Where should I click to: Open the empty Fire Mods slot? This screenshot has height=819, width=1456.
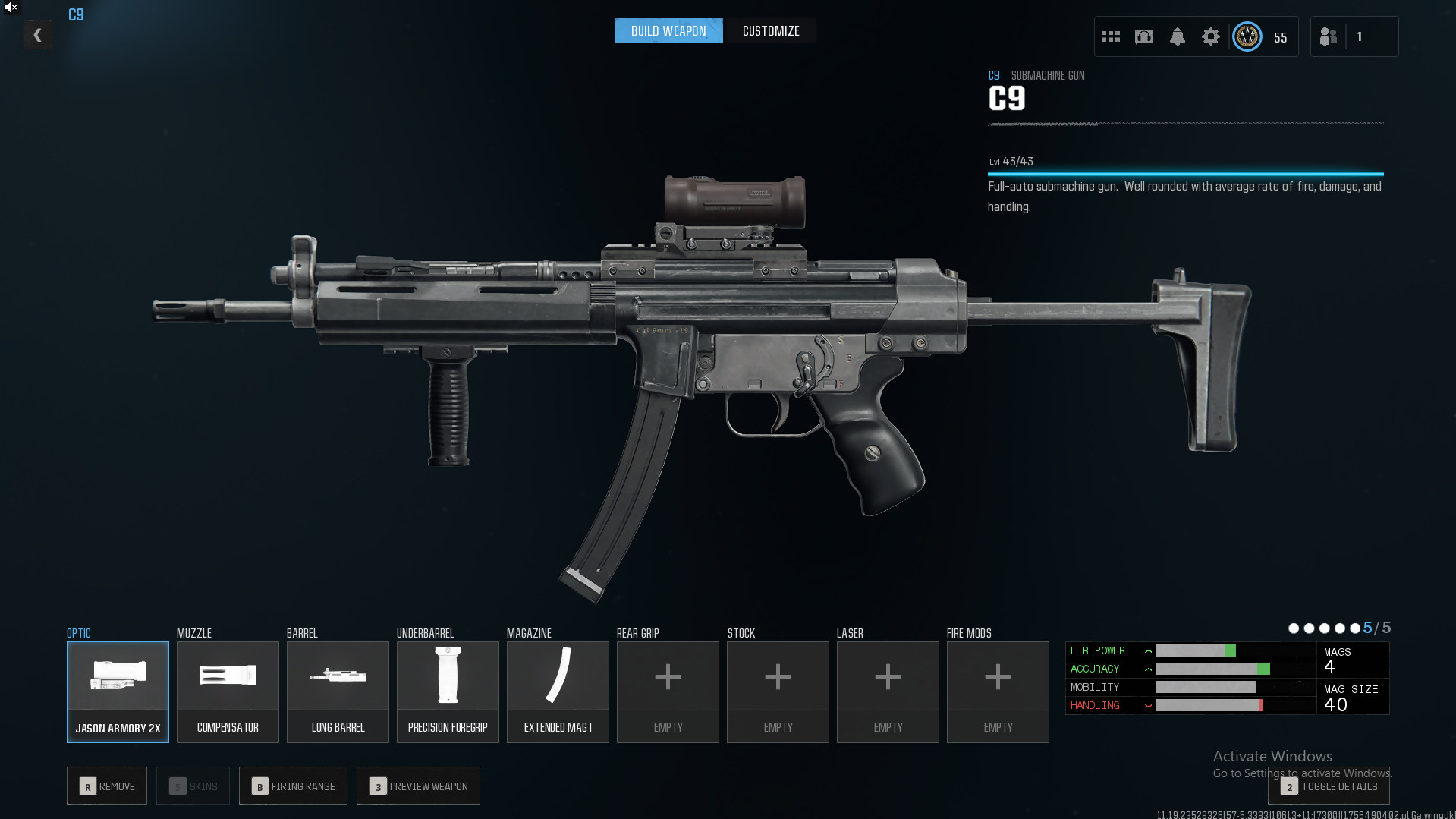tap(998, 691)
